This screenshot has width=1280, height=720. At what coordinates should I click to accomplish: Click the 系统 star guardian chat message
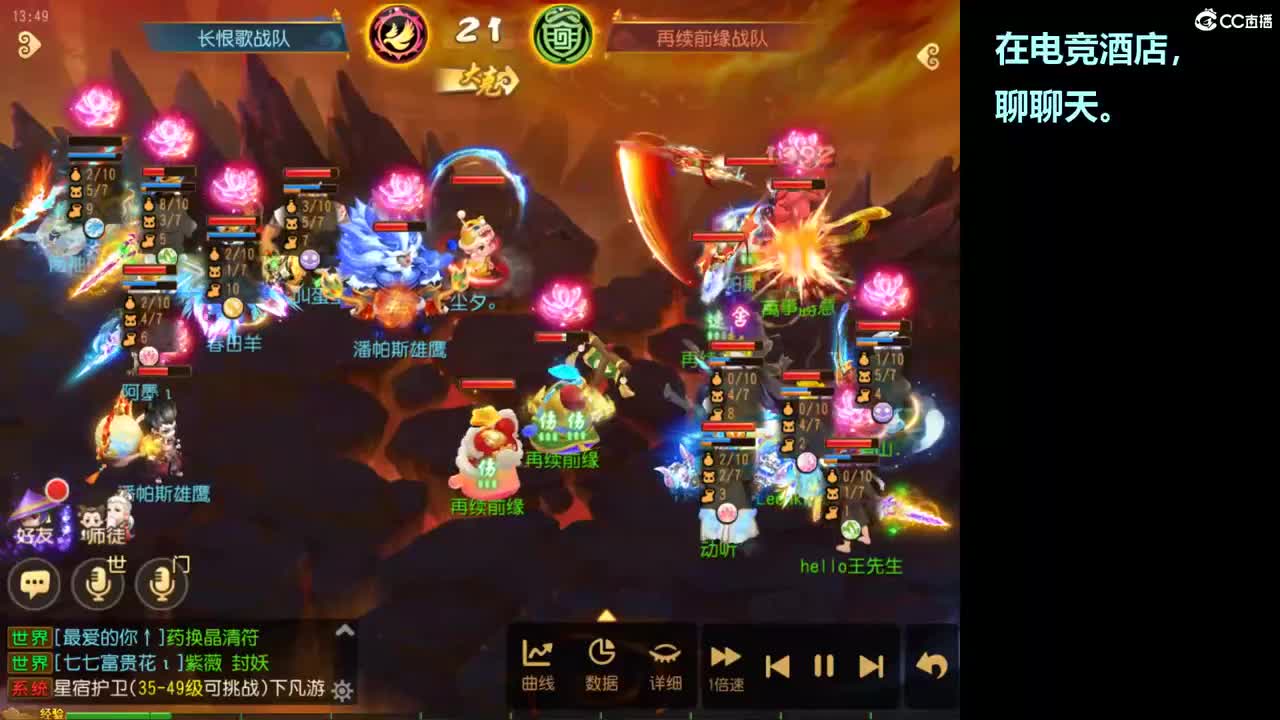160,691
